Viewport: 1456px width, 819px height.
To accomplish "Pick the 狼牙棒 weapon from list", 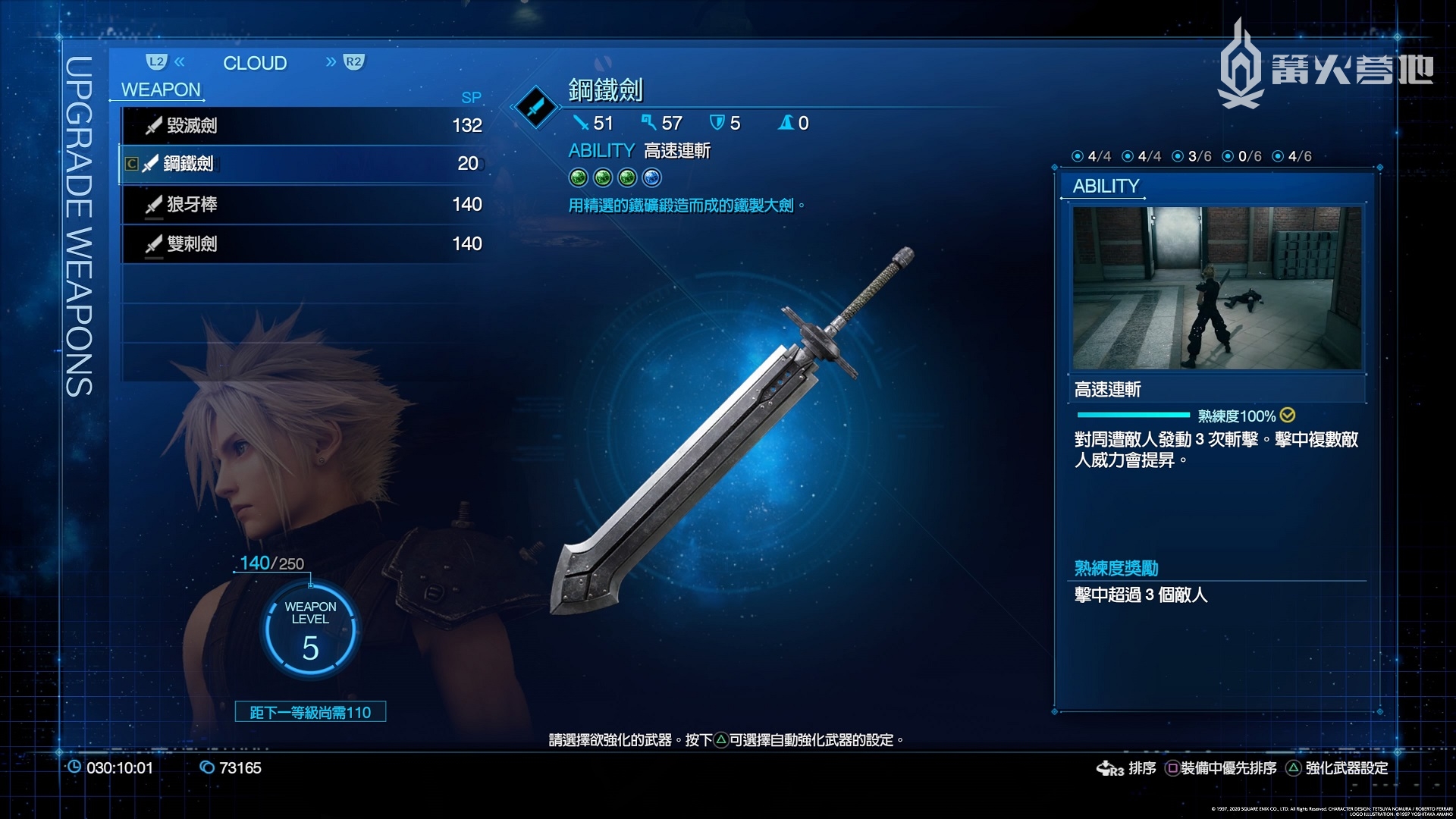I will pyautogui.click(x=303, y=204).
